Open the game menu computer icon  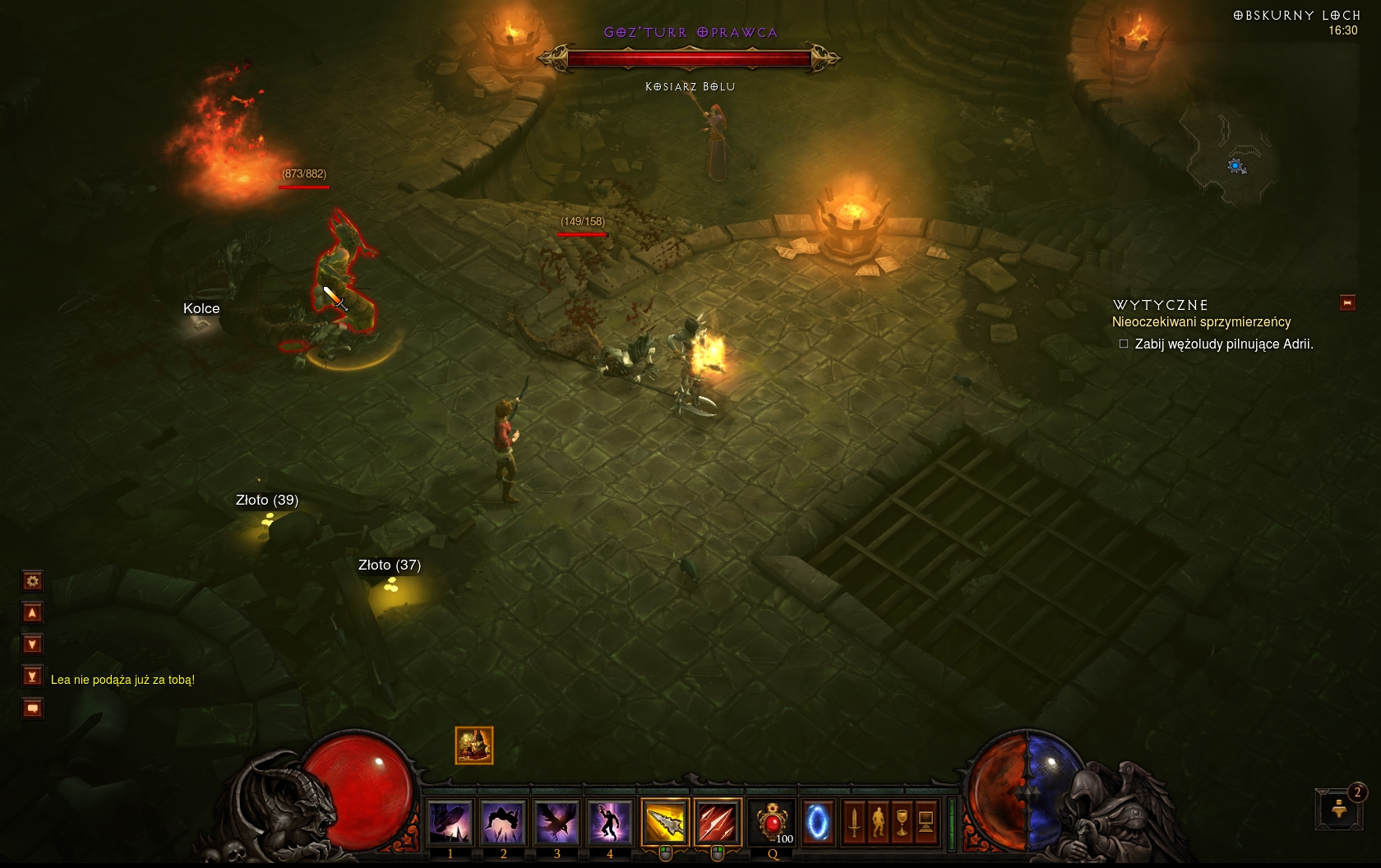[x=926, y=822]
